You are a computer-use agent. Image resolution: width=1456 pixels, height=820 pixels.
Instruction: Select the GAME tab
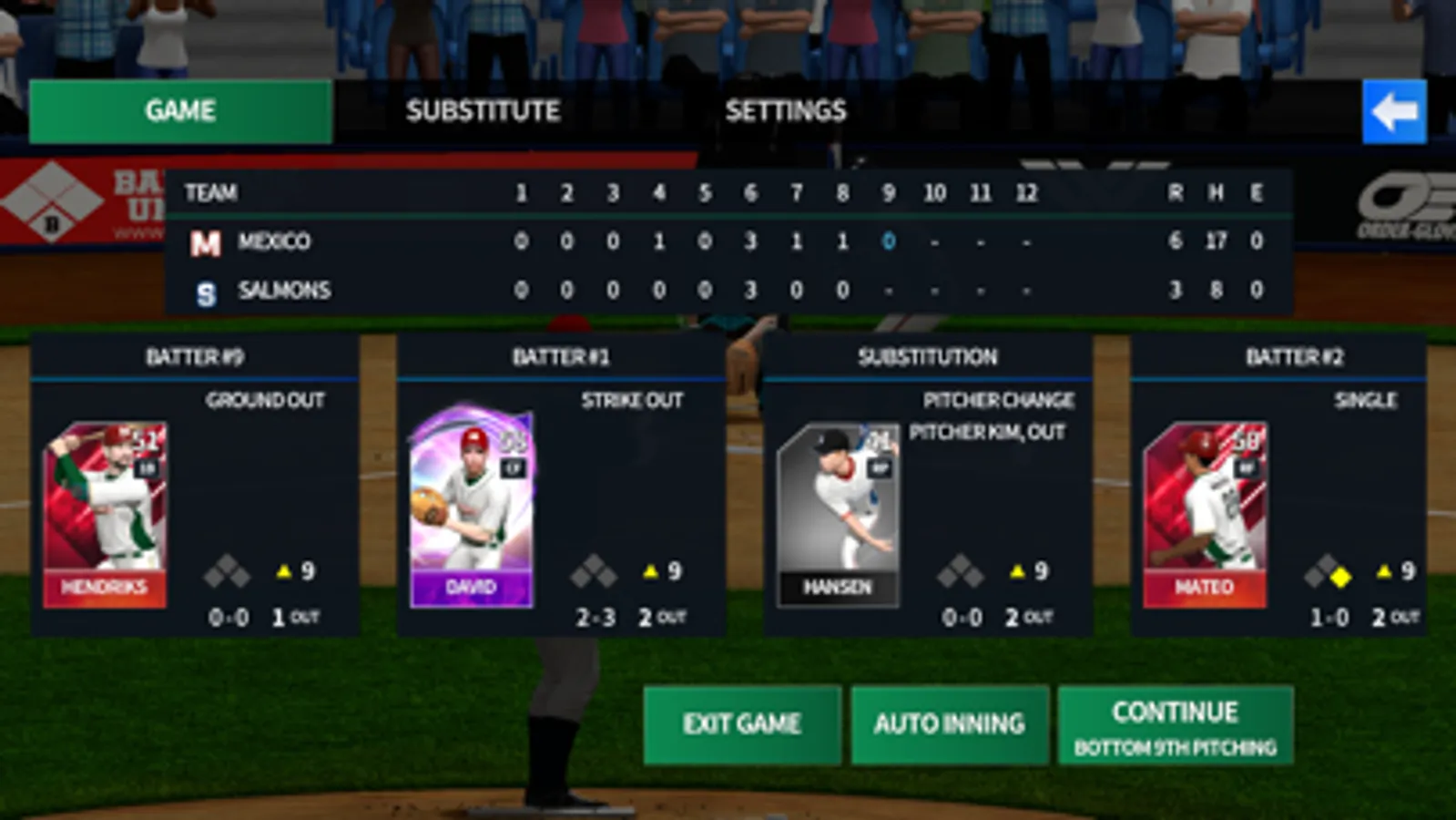coord(179,111)
